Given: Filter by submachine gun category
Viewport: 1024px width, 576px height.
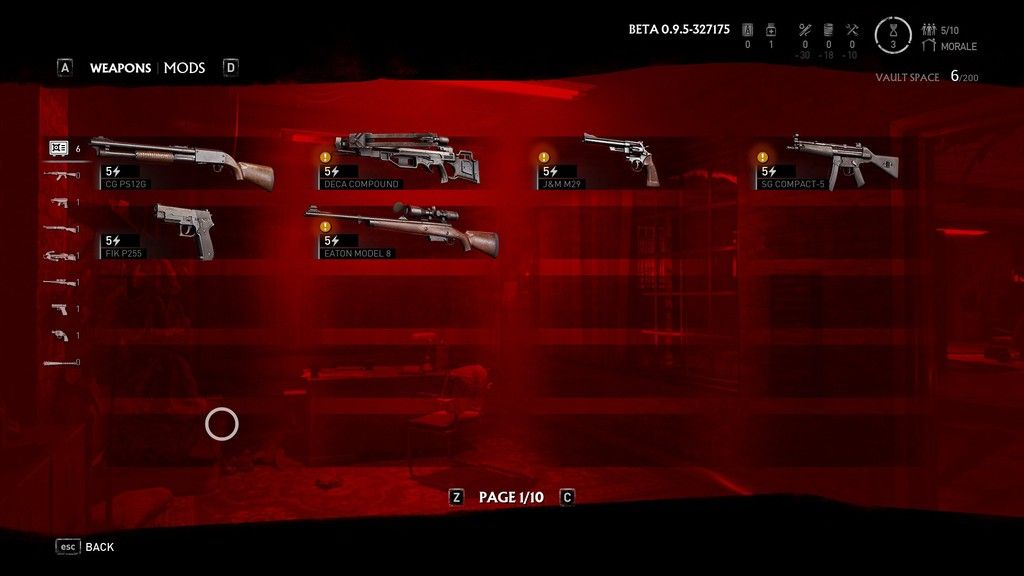Looking at the screenshot, I should click(x=60, y=203).
